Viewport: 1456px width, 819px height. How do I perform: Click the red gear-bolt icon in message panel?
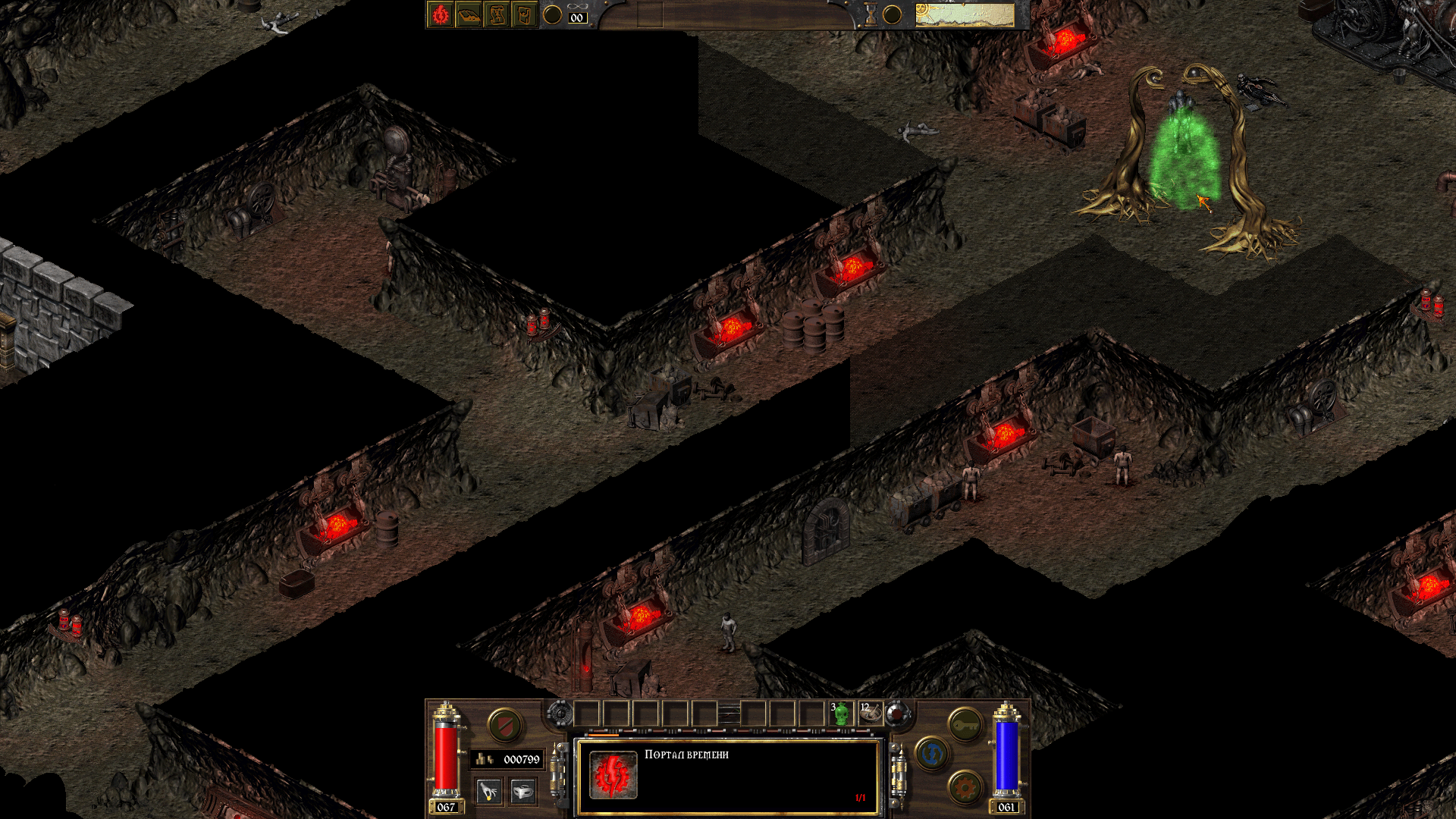click(x=613, y=775)
